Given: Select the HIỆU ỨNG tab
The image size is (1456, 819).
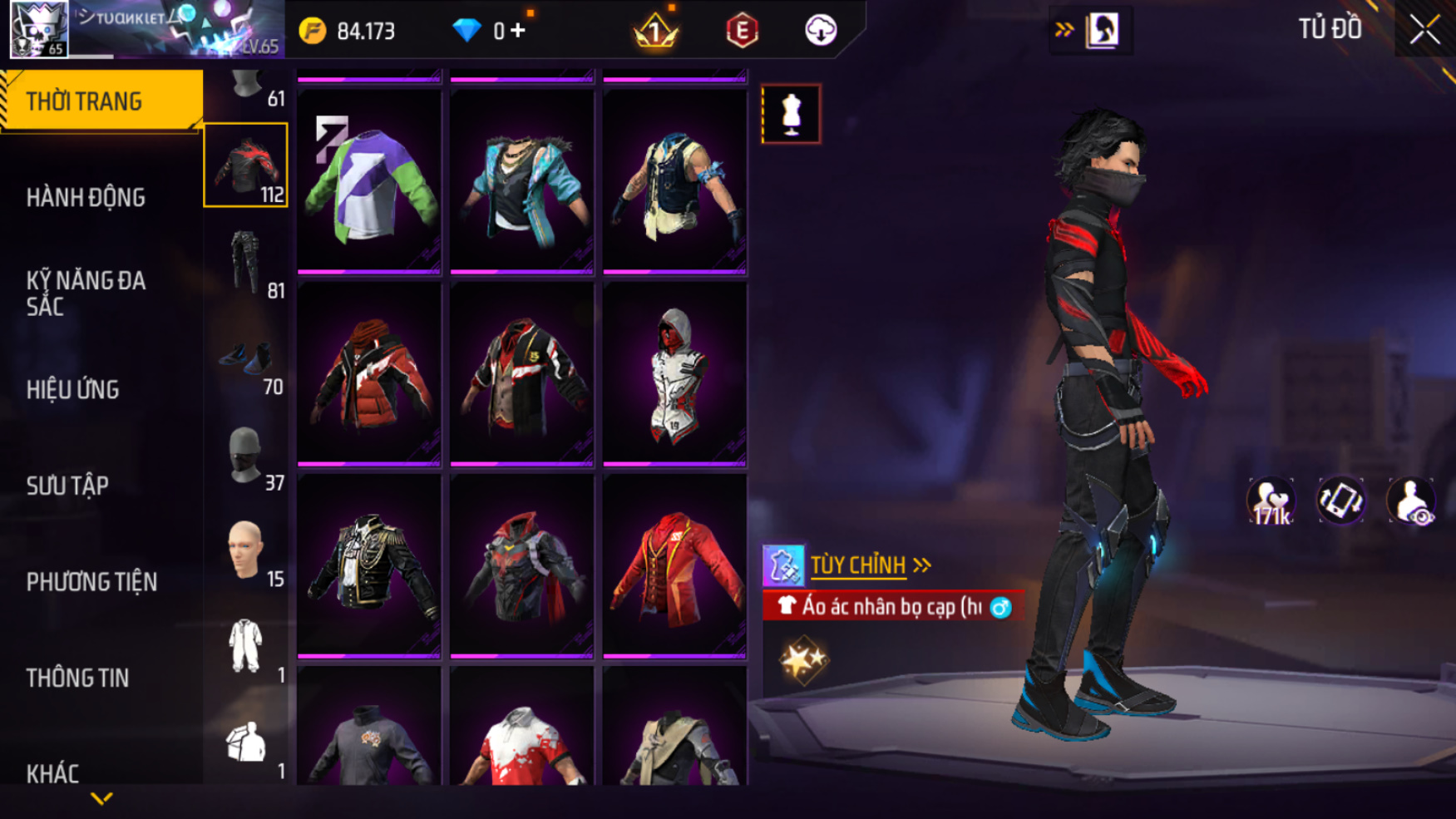Looking at the screenshot, I should point(73,390).
